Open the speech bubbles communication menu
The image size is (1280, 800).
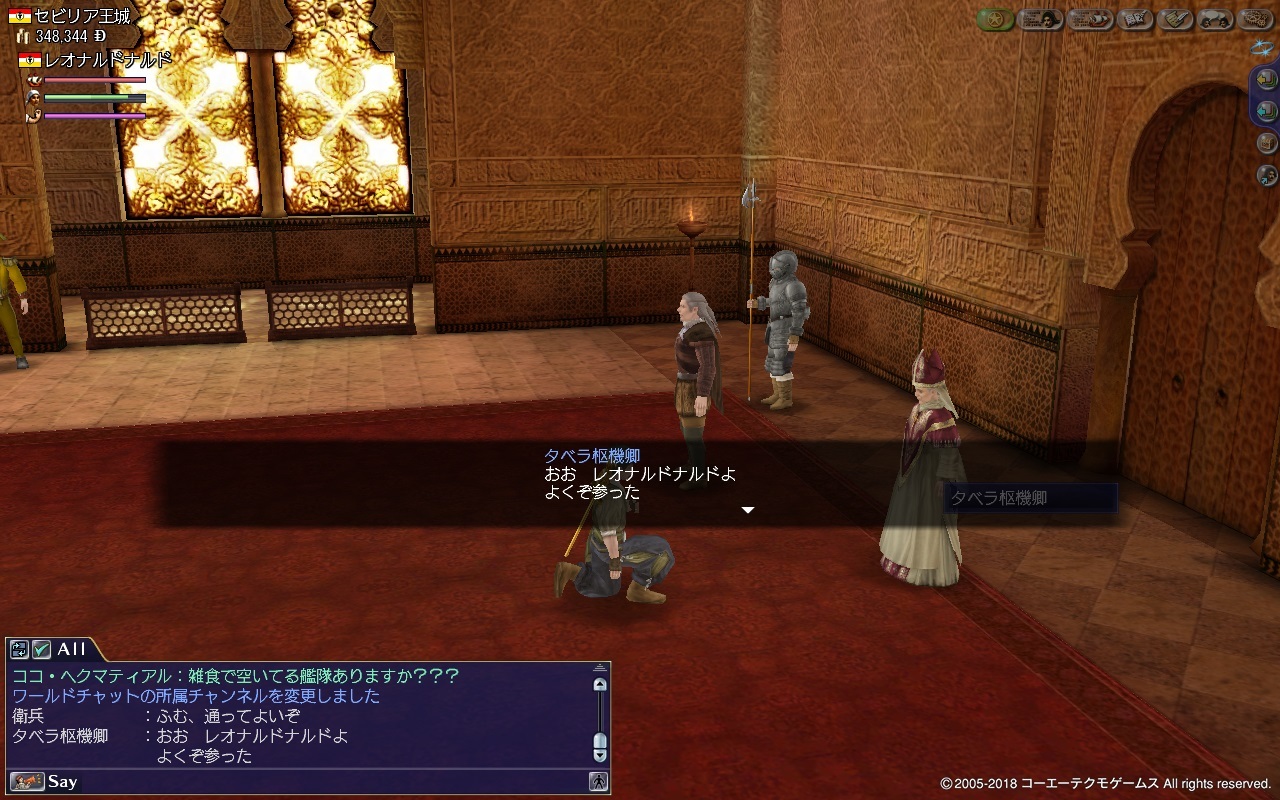tap(1216, 20)
